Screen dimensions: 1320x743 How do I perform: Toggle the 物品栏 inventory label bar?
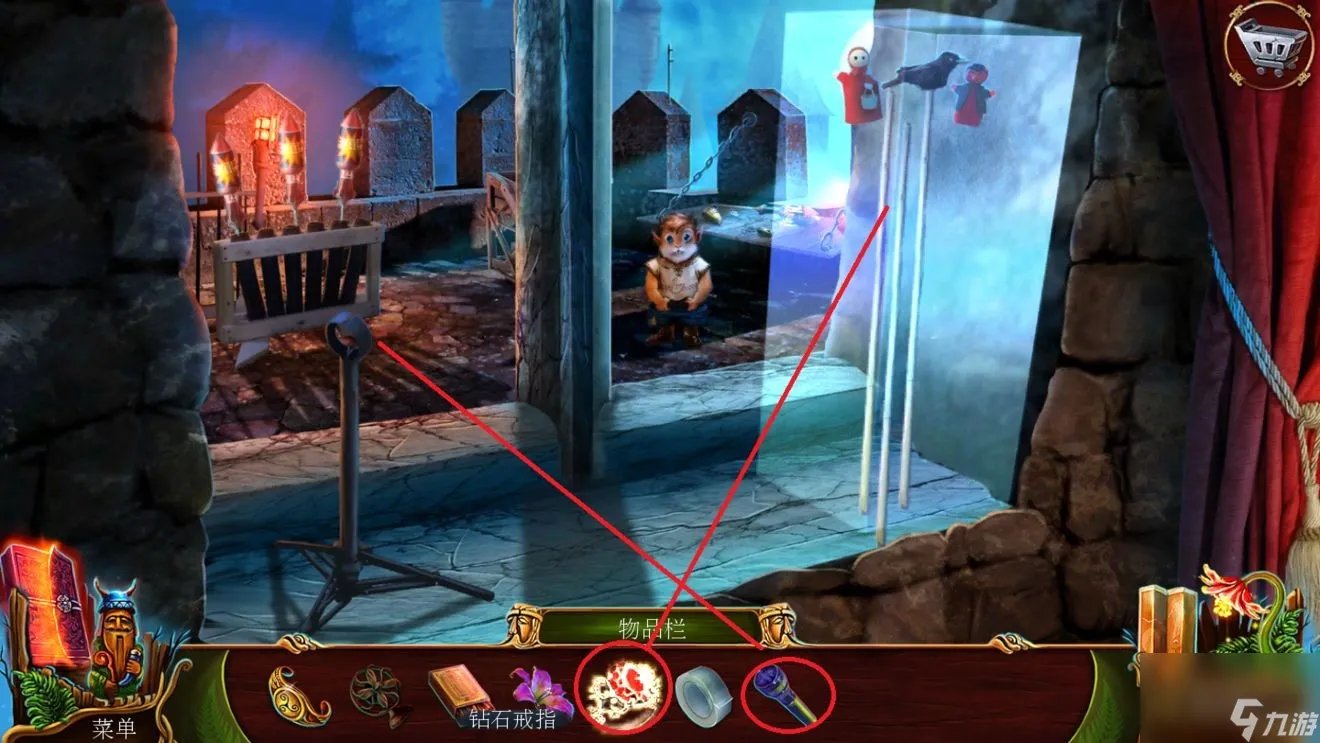point(648,627)
